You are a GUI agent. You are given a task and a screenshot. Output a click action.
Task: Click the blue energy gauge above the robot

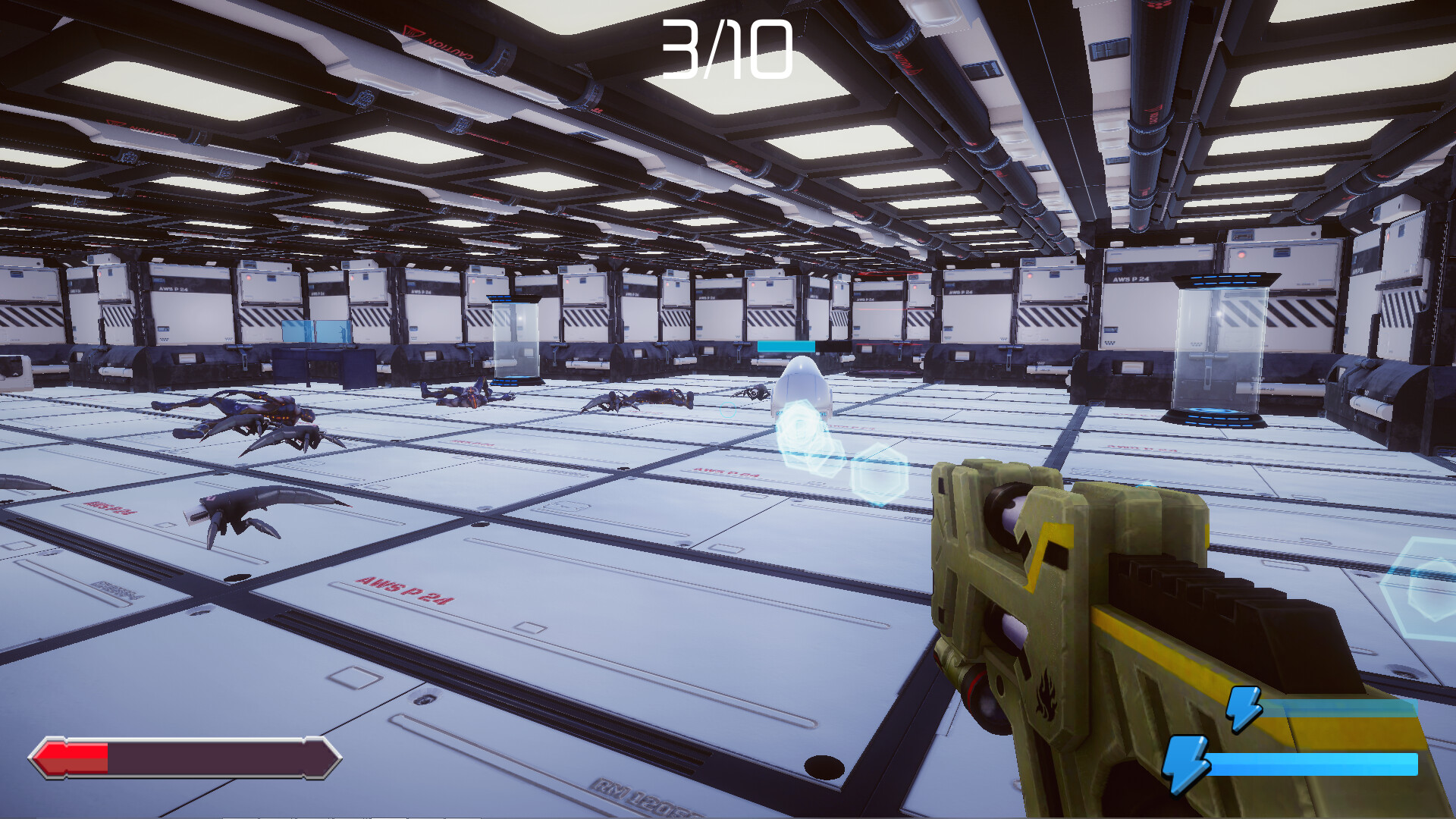coord(786,347)
